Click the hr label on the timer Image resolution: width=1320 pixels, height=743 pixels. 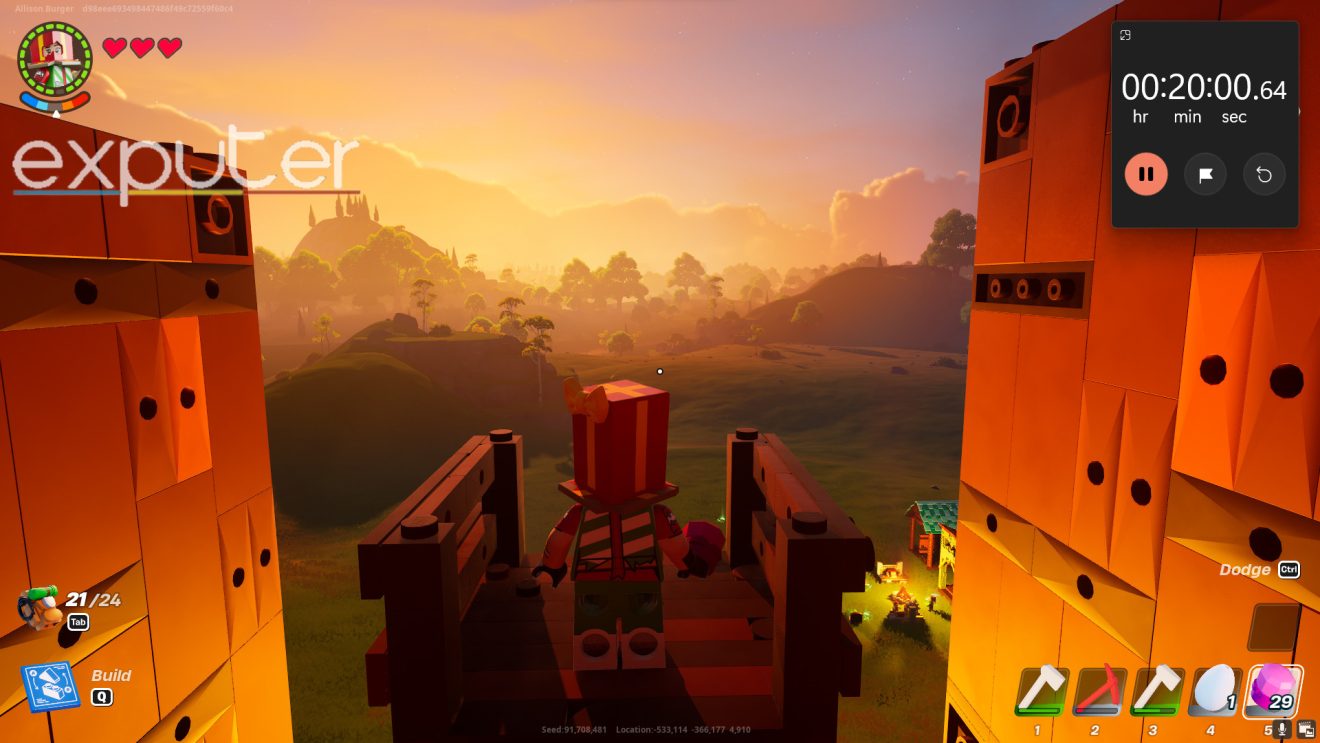tap(1139, 116)
